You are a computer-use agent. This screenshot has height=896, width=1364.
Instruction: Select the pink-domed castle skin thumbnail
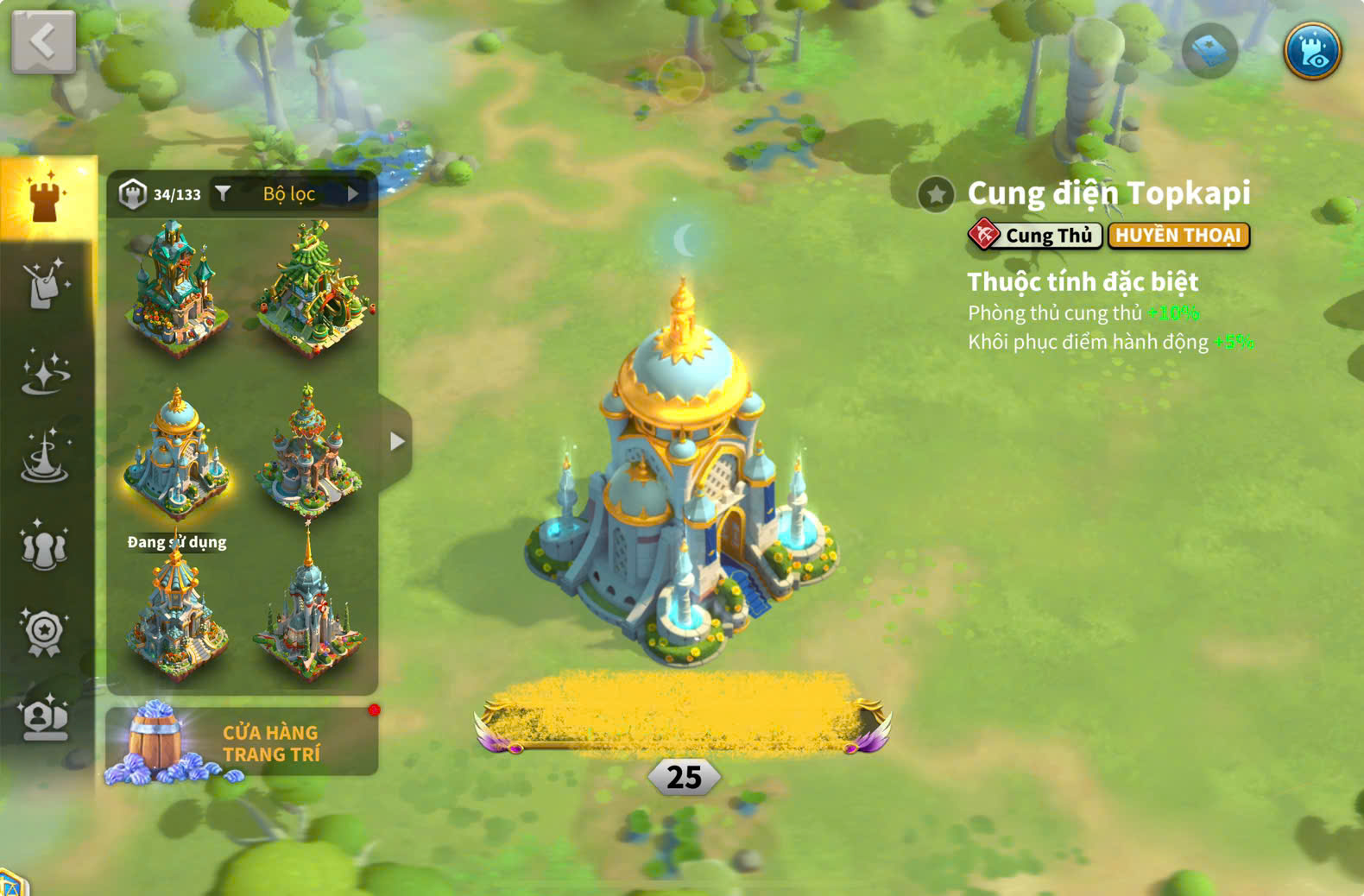coord(309,455)
